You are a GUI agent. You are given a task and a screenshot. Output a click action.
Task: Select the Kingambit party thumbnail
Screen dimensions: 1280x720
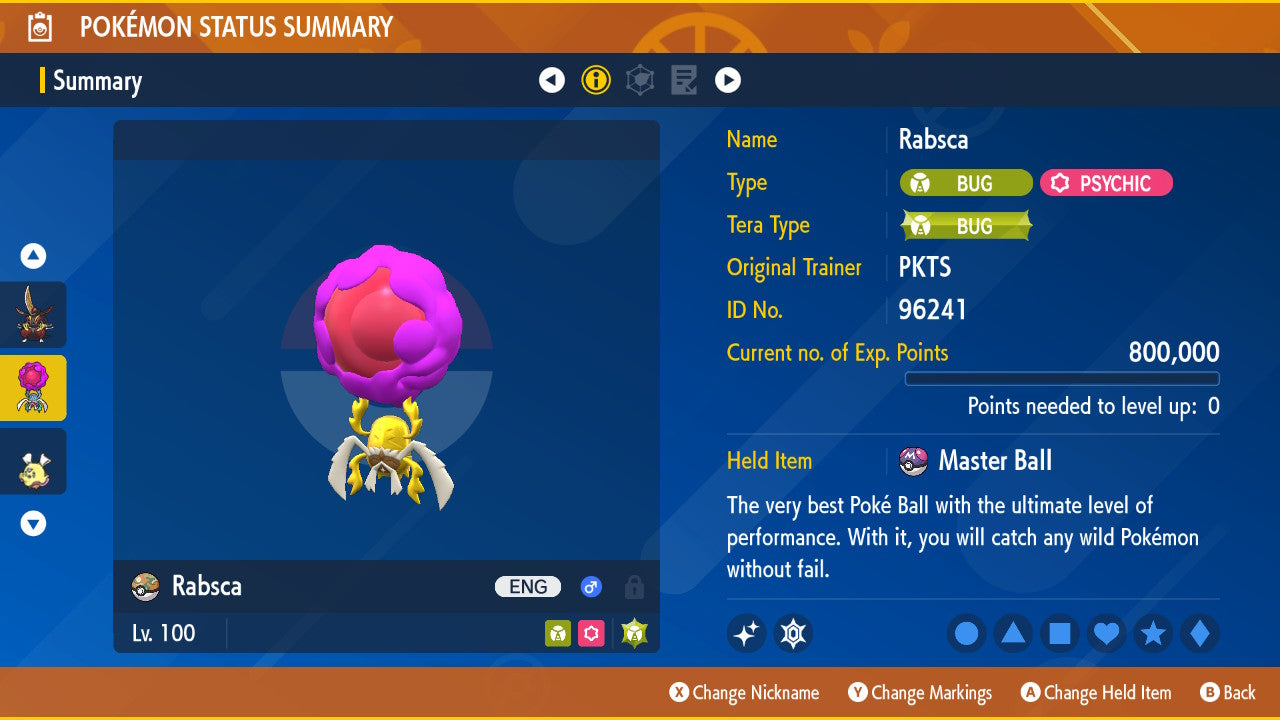point(33,315)
